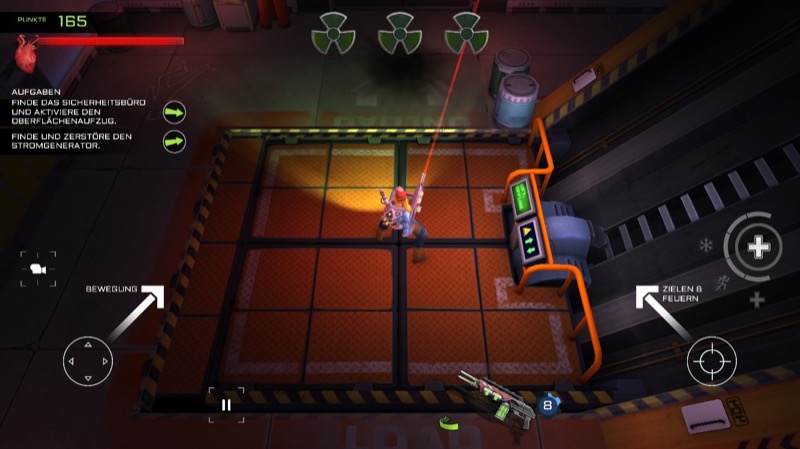Select the shotgun weapon icon
Screen dimensions: 800x449
click(494, 398)
